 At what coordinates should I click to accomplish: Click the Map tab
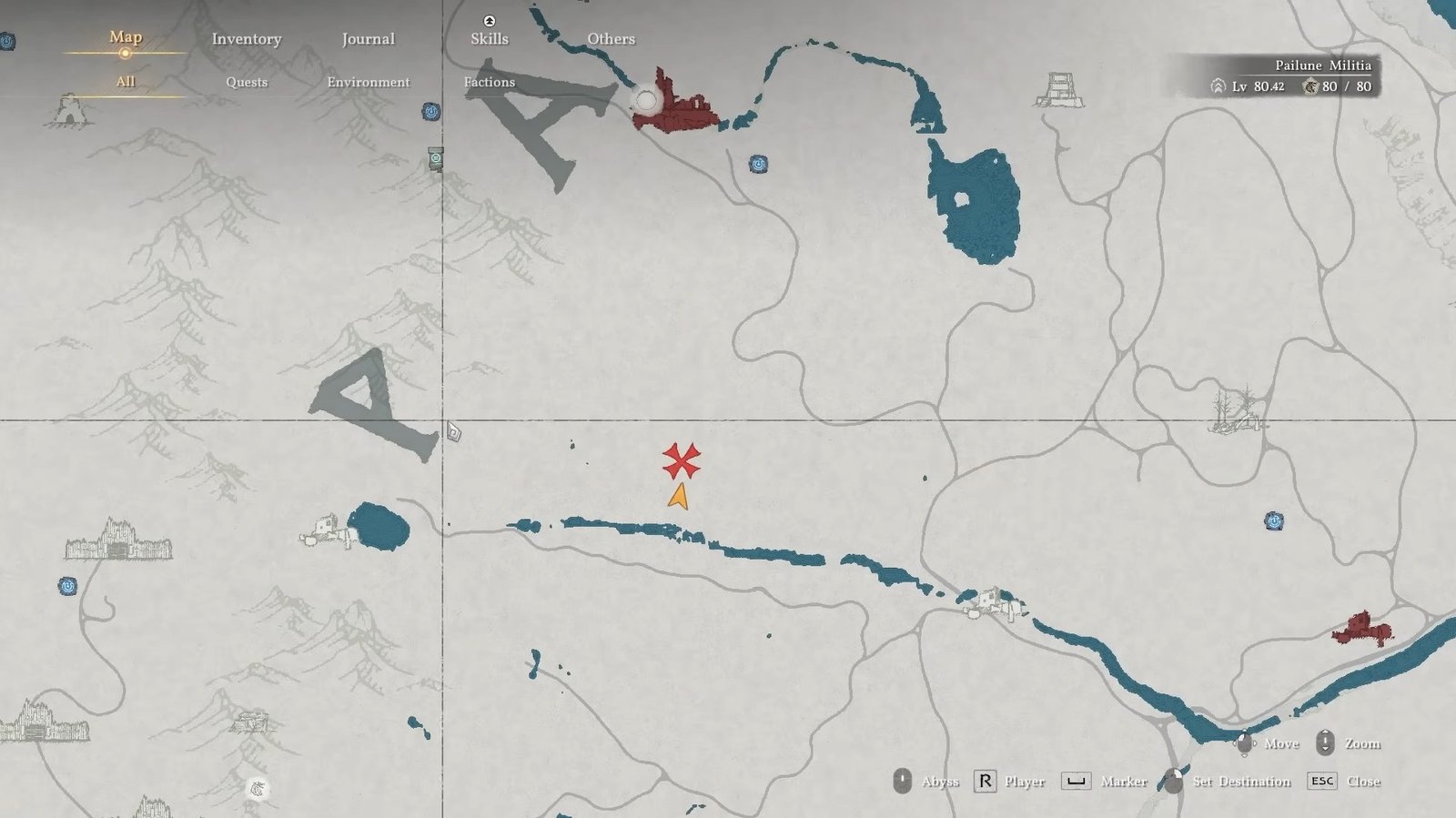coord(126,37)
